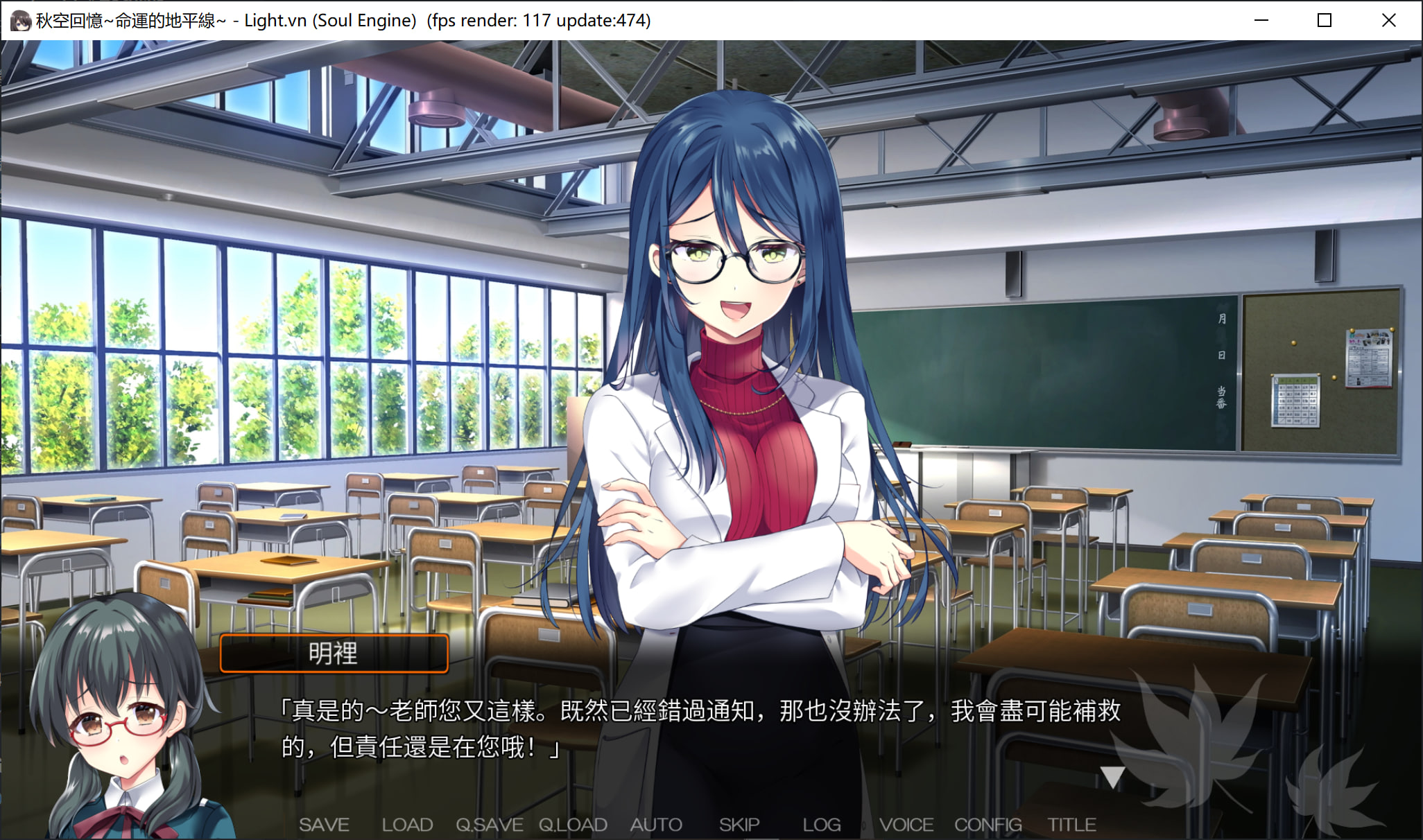Open the LOAD menu
Screen dimensions: 1423x840
pos(407,825)
